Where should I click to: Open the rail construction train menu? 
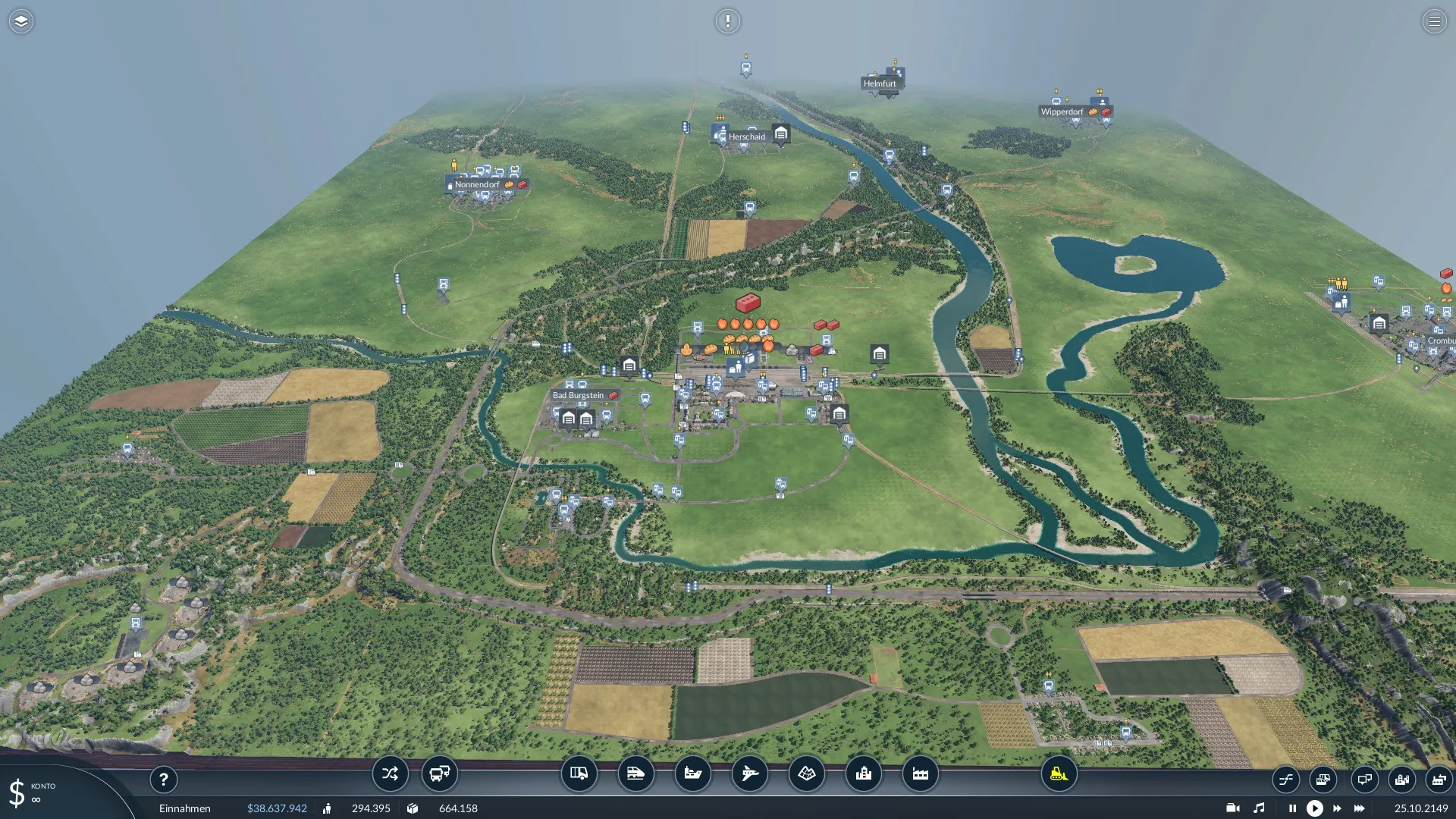pos(635,773)
